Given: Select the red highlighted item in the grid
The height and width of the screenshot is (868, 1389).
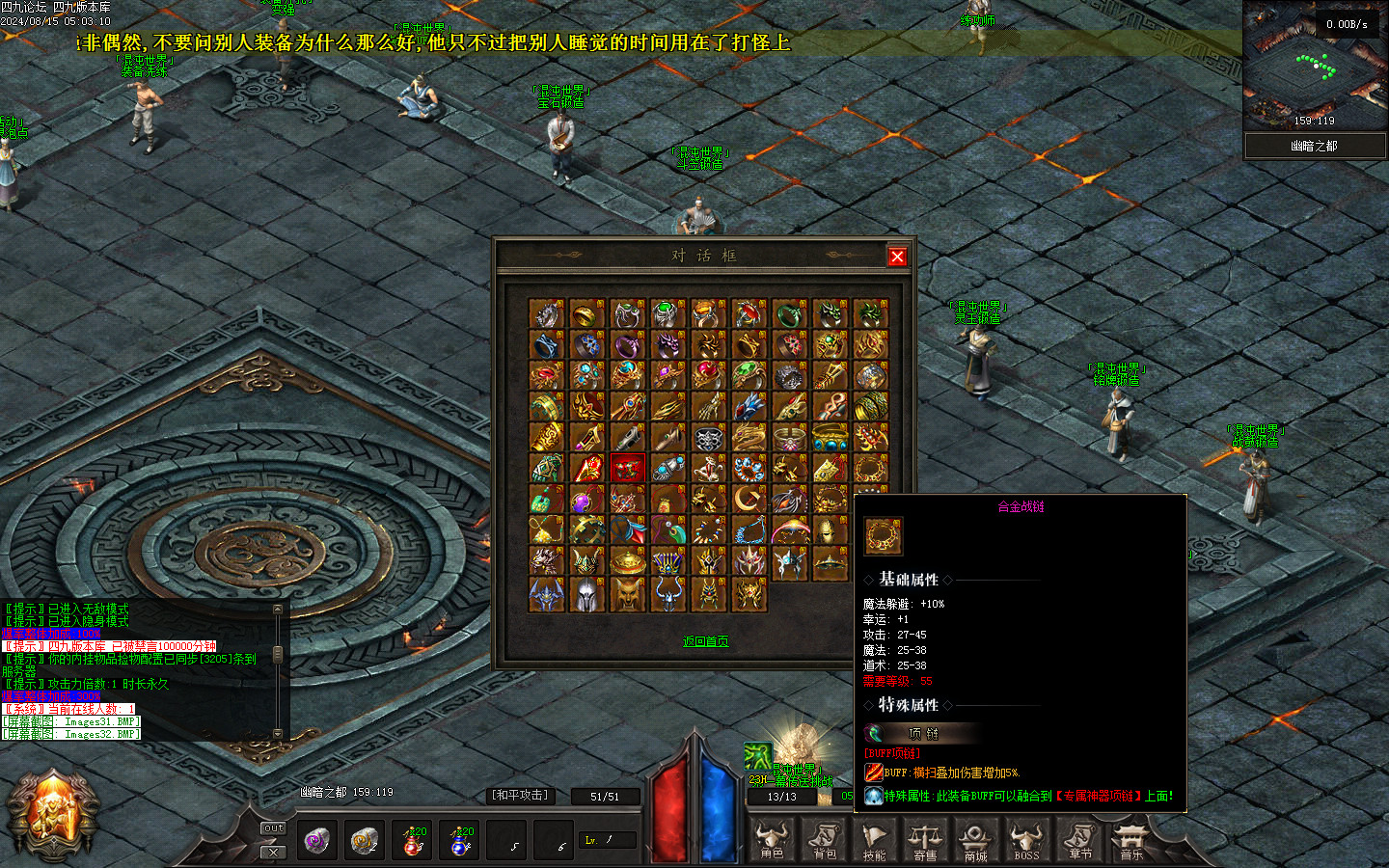Looking at the screenshot, I should 627,469.
